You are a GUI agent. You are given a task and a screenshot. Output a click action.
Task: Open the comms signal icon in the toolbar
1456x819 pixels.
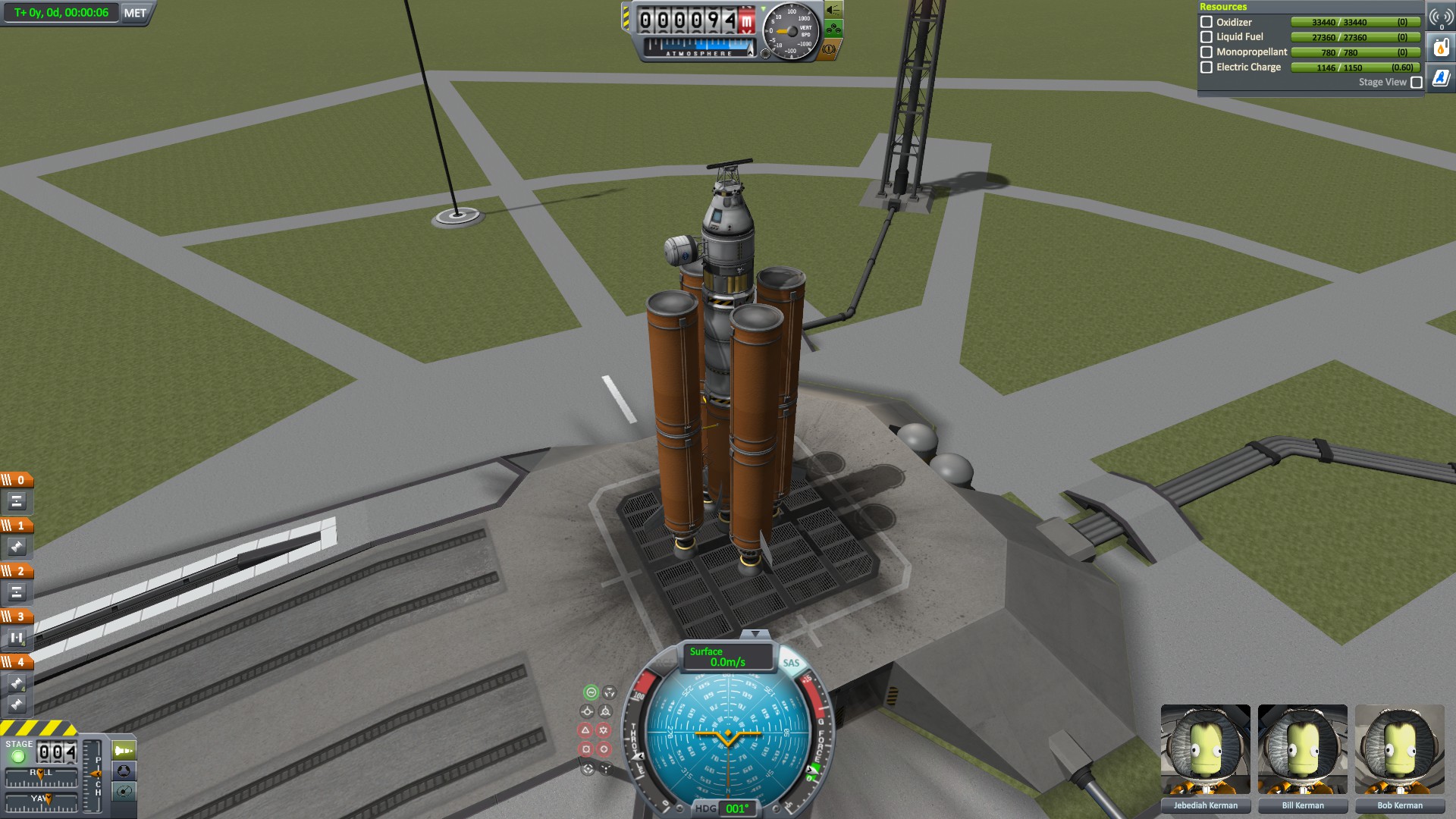point(1441,17)
